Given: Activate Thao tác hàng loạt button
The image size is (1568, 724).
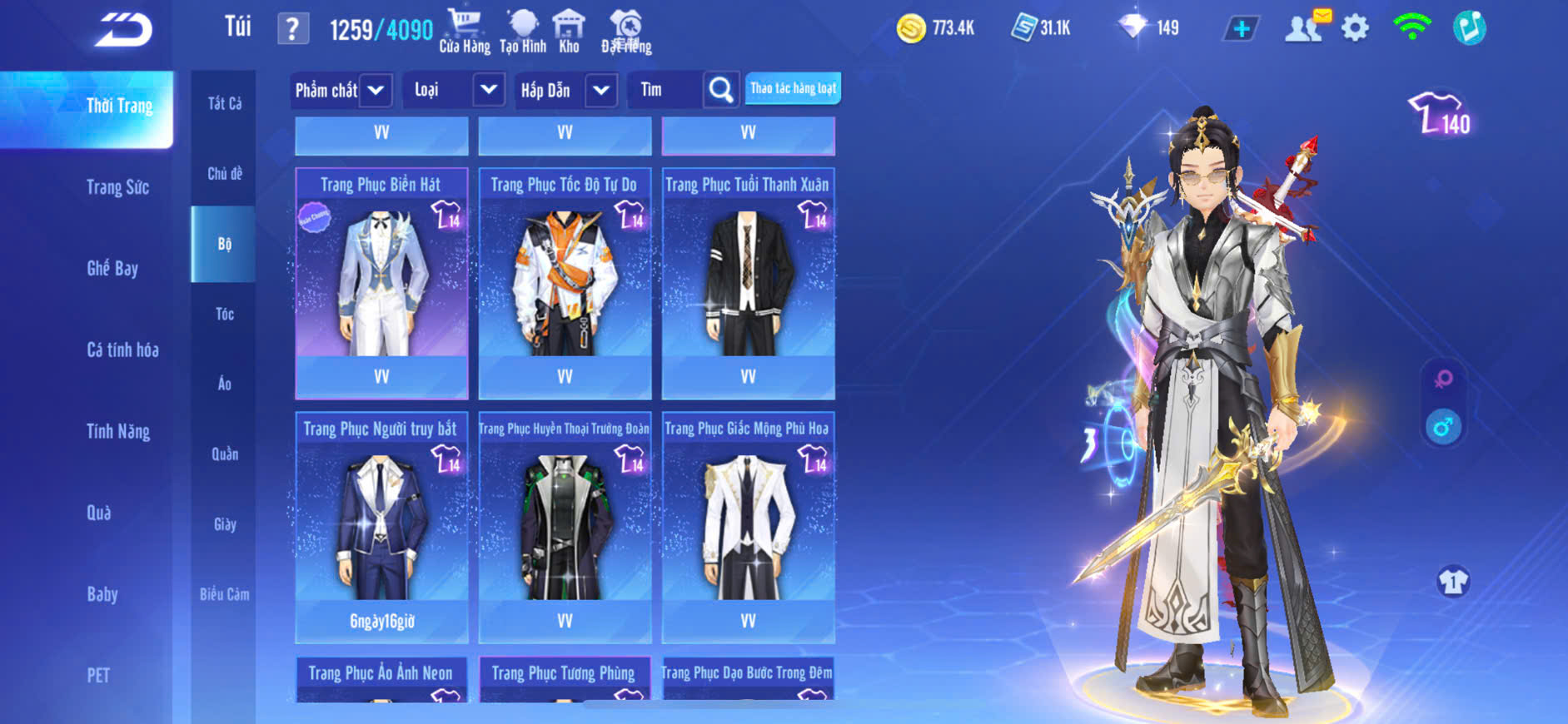Looking at the screenshot, I should point(793,88).
